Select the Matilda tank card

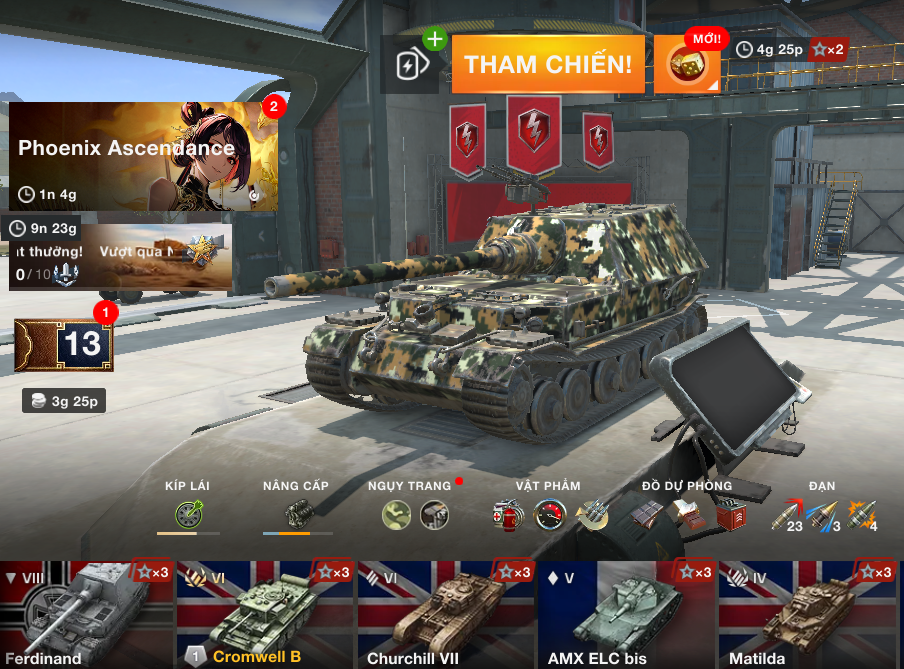[808, 614]
